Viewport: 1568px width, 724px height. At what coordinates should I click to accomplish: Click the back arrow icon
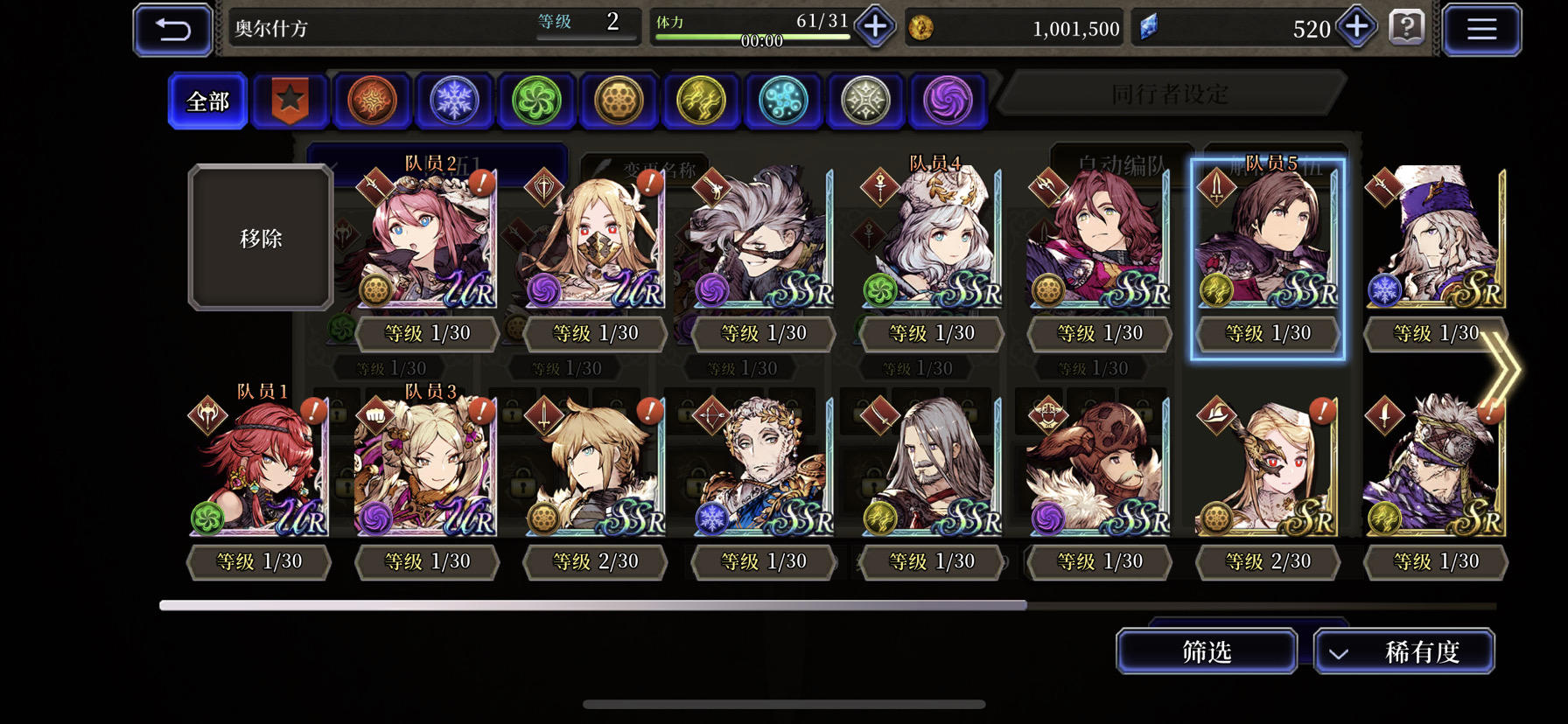(172, 28)
